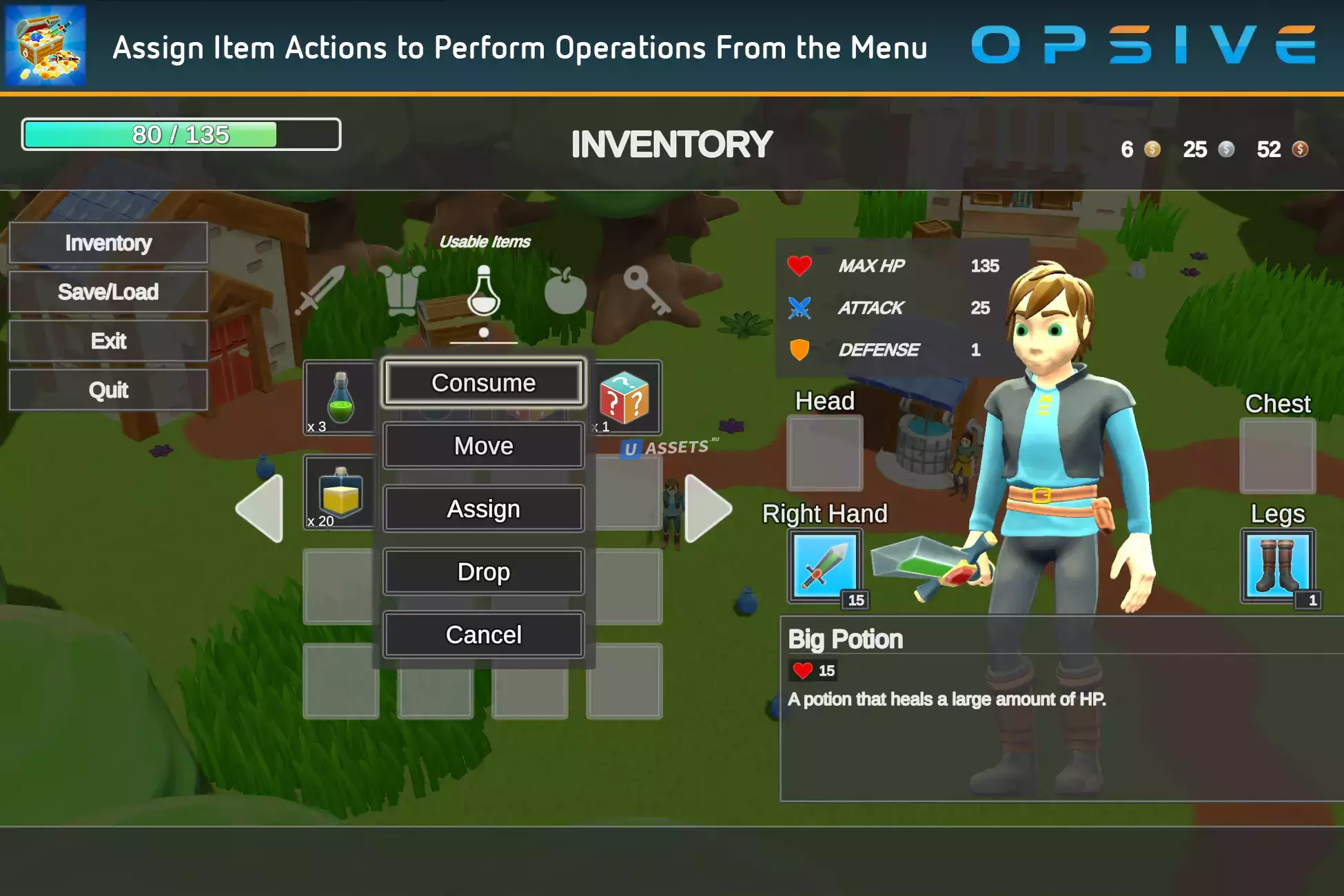Select the green potion slot

coord(340,398)
